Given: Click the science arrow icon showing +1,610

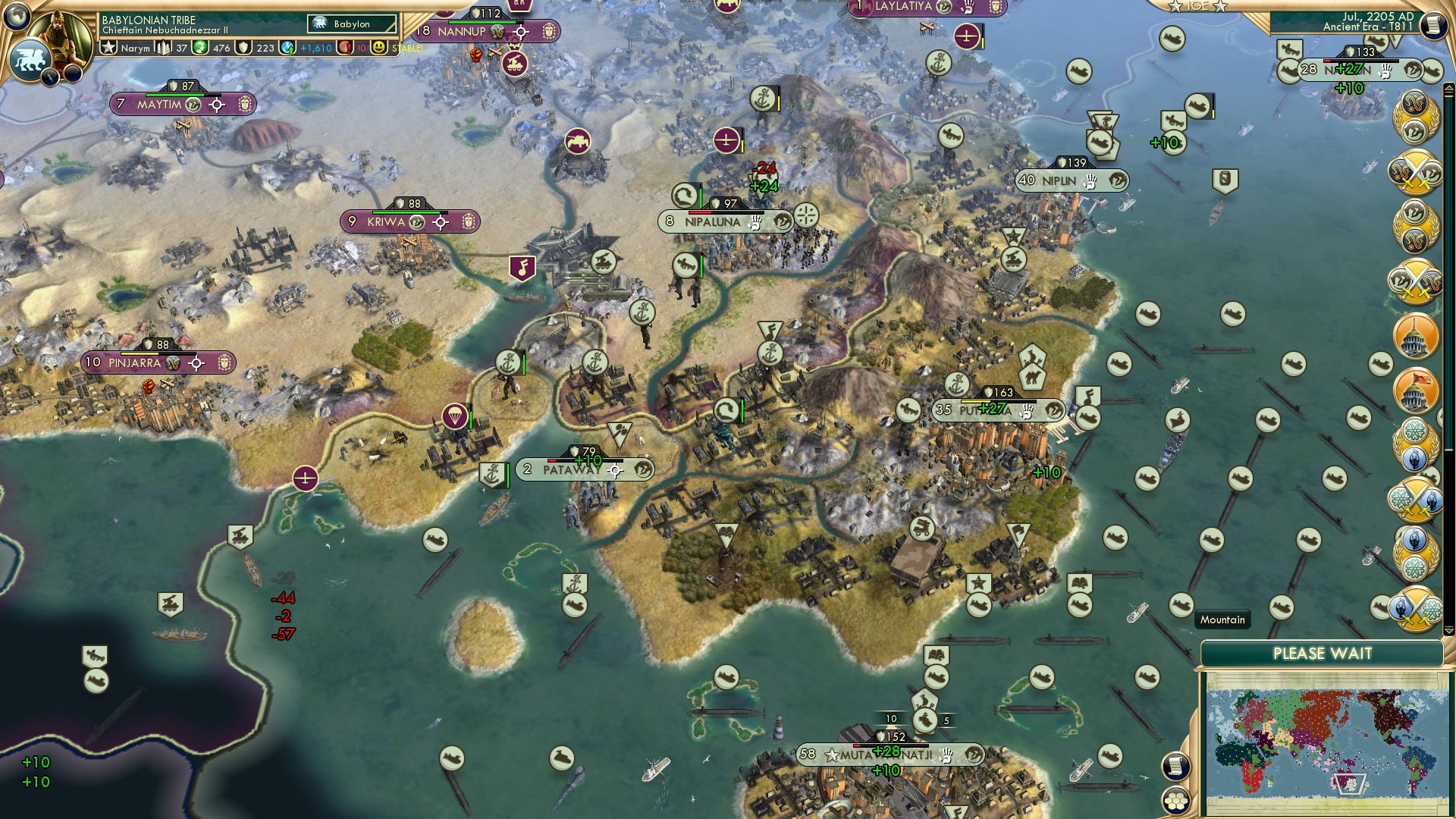Looking at the screenshot, I should pos(287,47).
